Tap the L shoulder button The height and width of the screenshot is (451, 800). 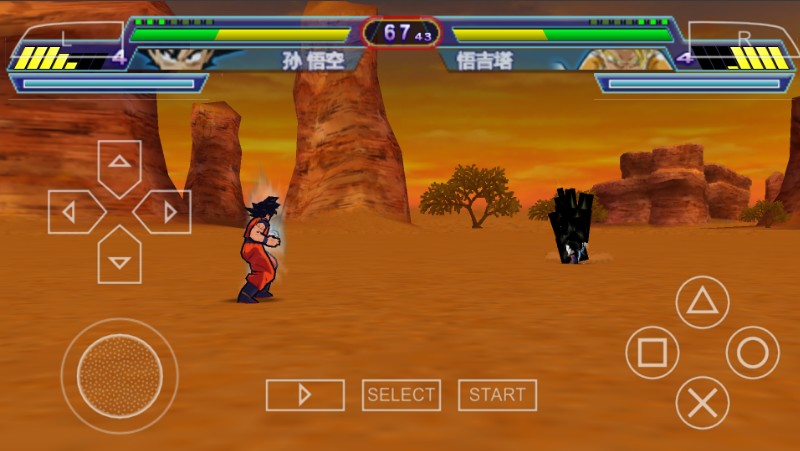[66, 40]
